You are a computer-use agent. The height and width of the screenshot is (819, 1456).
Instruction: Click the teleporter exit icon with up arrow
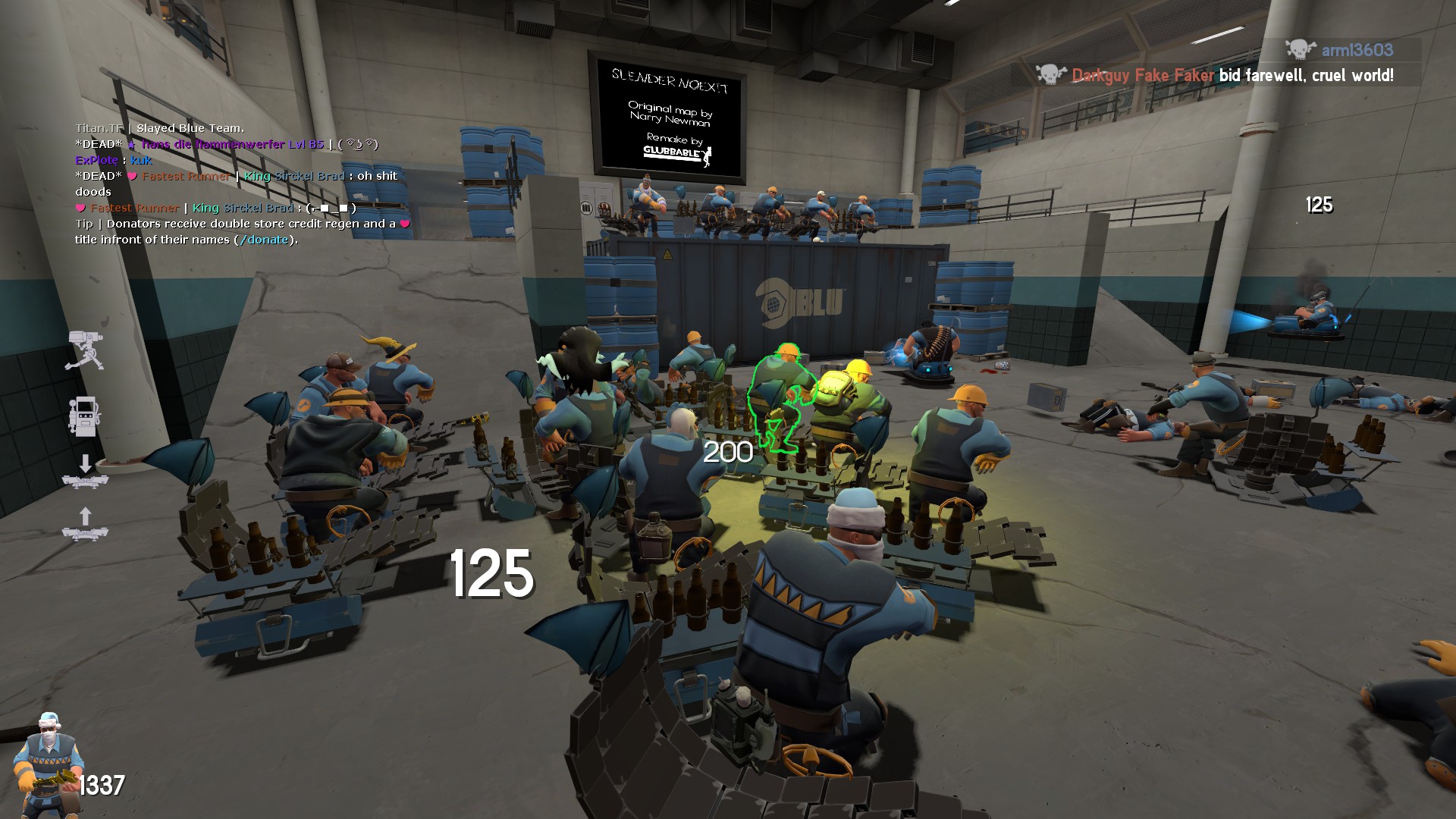[85, 525]
